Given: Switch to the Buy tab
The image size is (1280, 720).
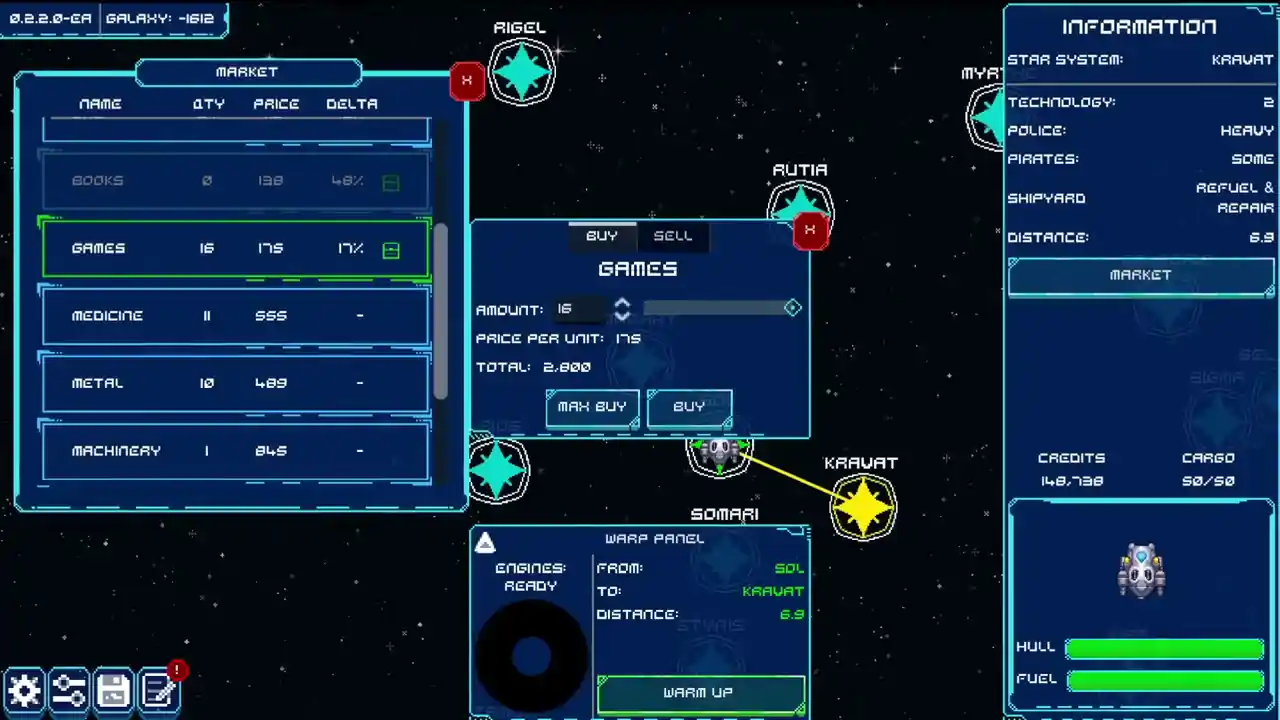Looking at the screenshot, I should coord(602,236).
